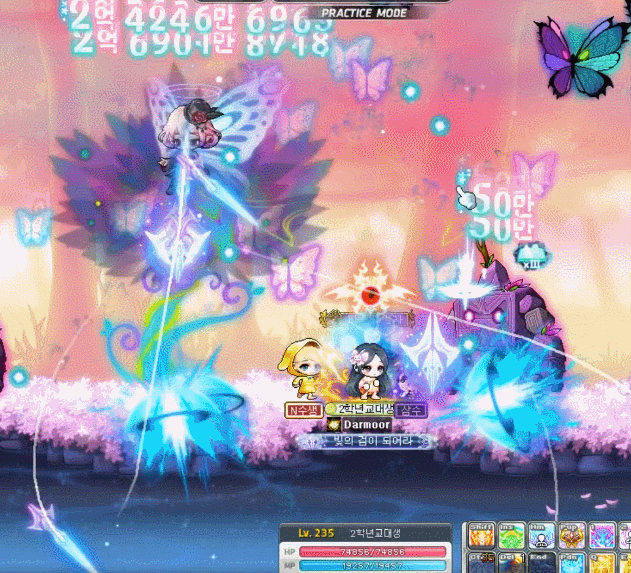Activate the golden crest skill on Pup
This screenshot has width=631, height=573.
[571, 536]
